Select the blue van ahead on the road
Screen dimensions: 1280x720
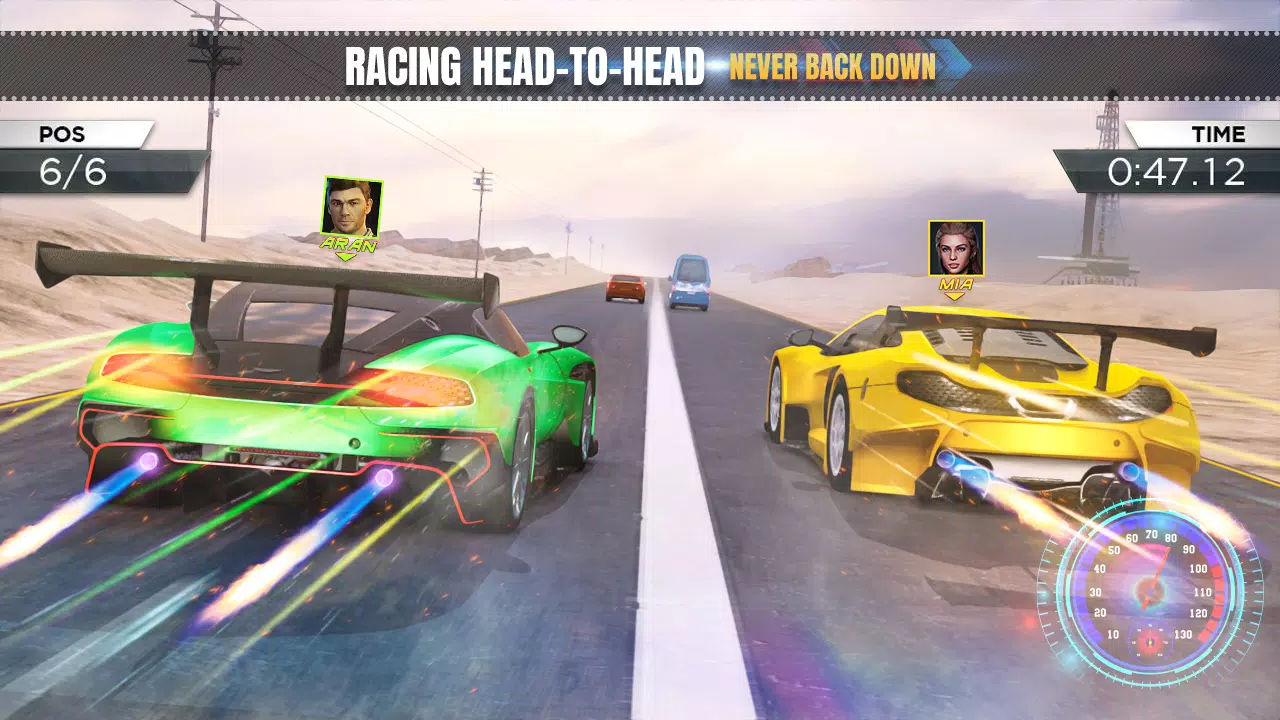click(x=691, y=279)
